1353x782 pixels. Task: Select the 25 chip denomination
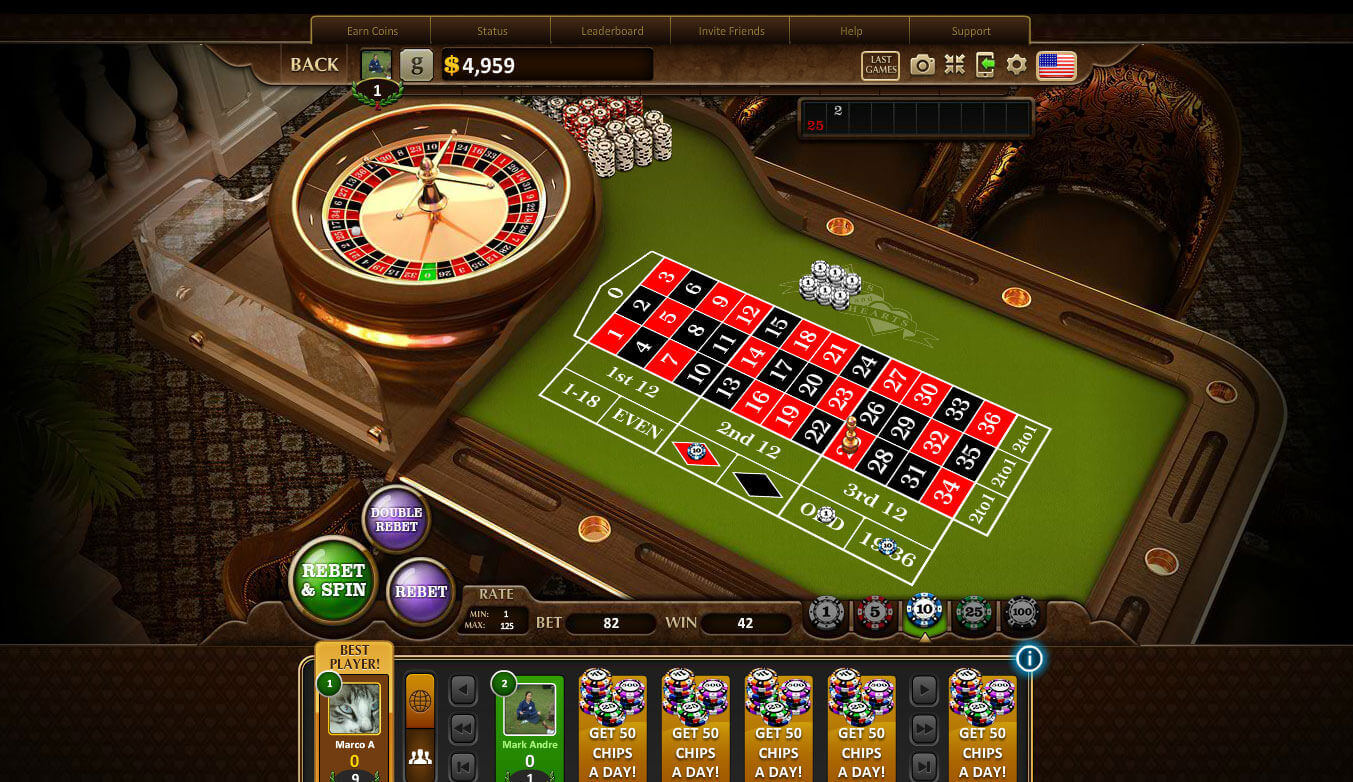(972, 612)
